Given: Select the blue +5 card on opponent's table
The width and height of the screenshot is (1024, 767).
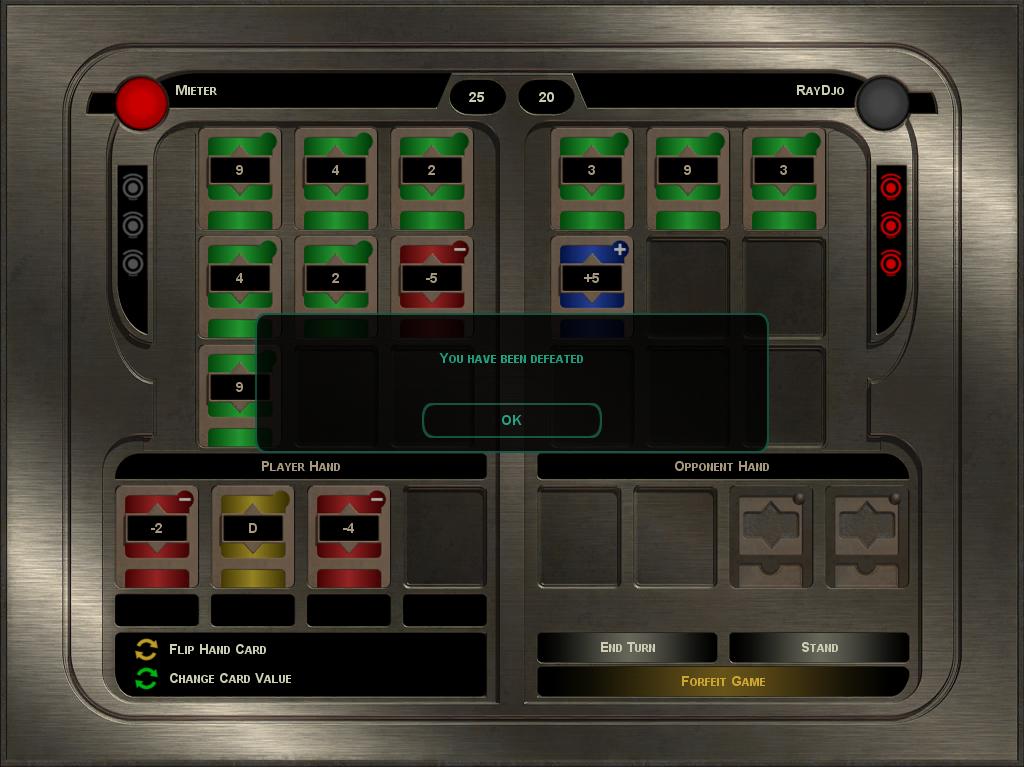Looking at the screenshot, I should tap(591, 277).
